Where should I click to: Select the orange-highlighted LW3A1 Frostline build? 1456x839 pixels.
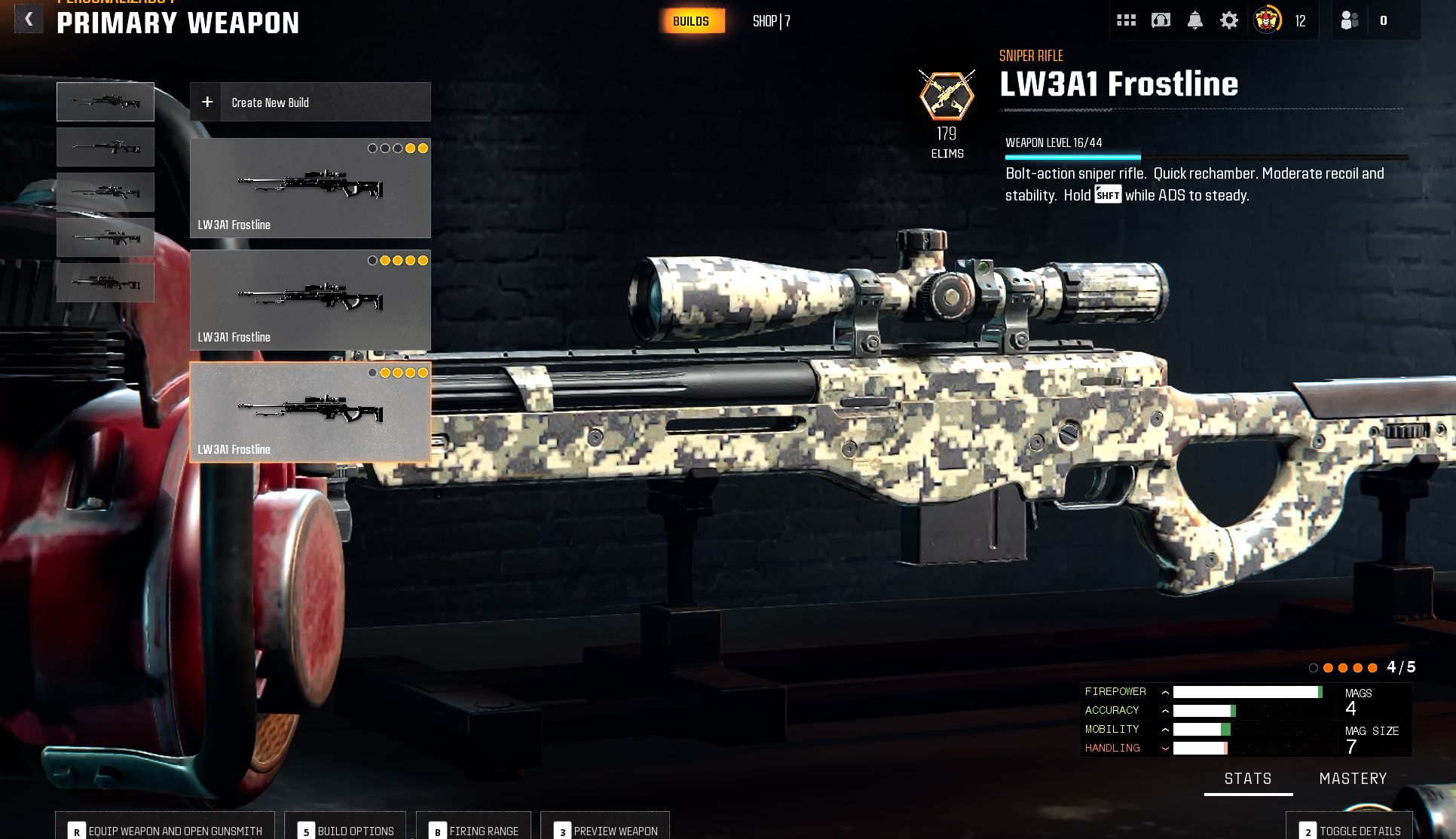[310, 412]
